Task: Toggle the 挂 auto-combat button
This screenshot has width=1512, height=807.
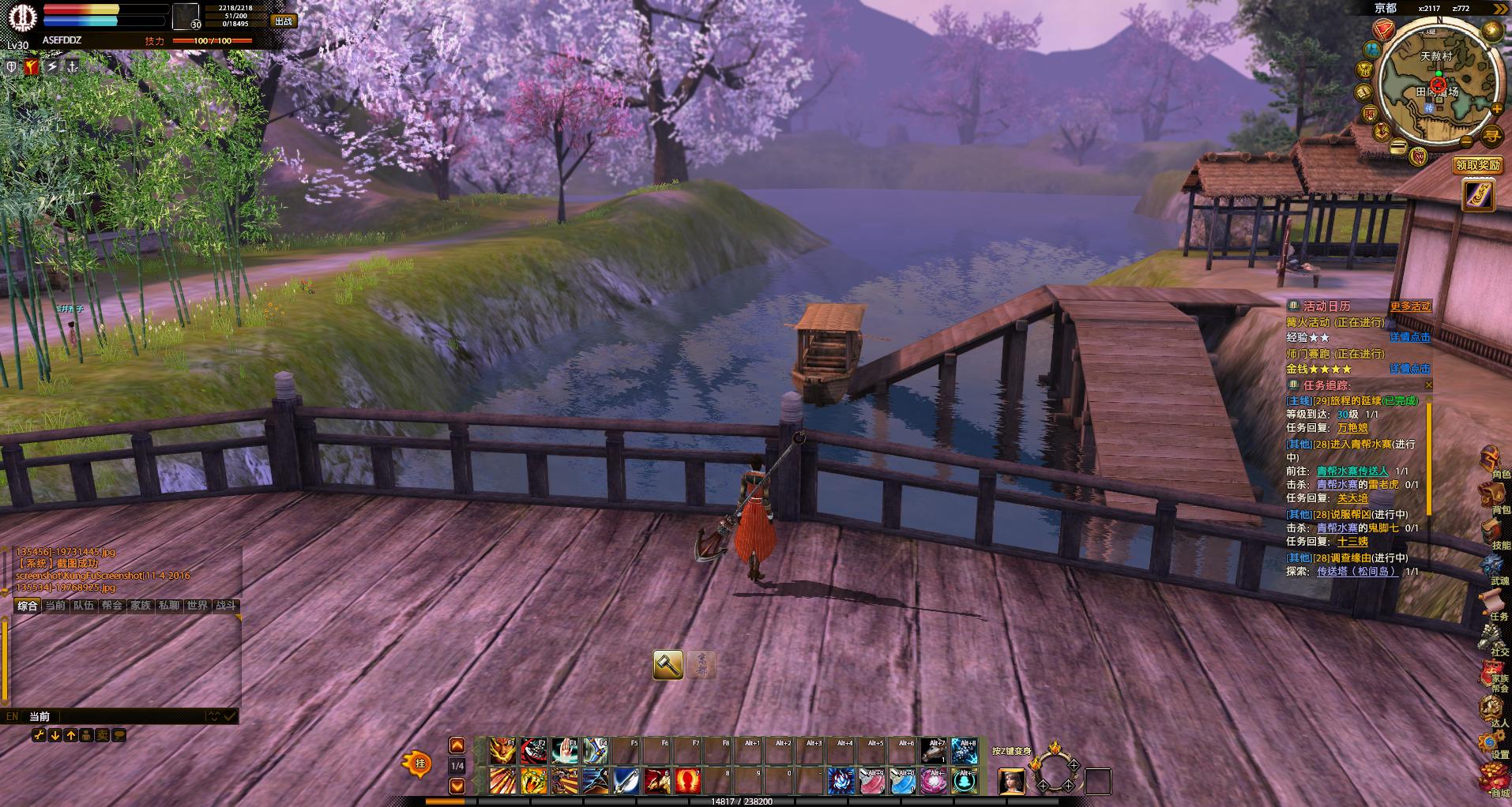Action: click(x=419, y=764)
